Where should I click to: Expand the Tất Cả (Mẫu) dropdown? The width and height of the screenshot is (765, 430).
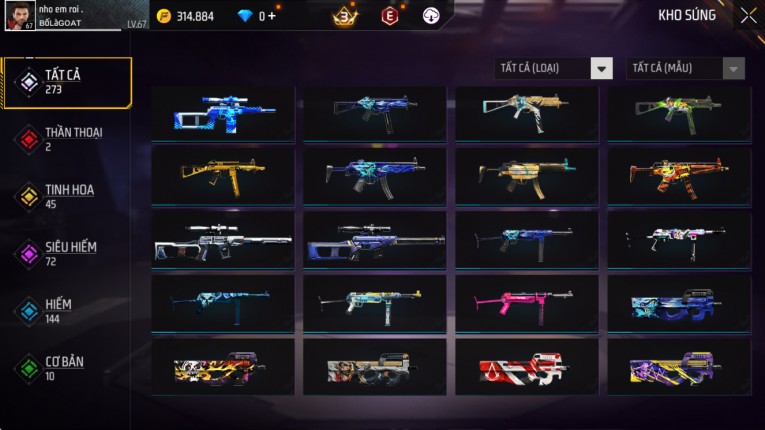point(685,68)
